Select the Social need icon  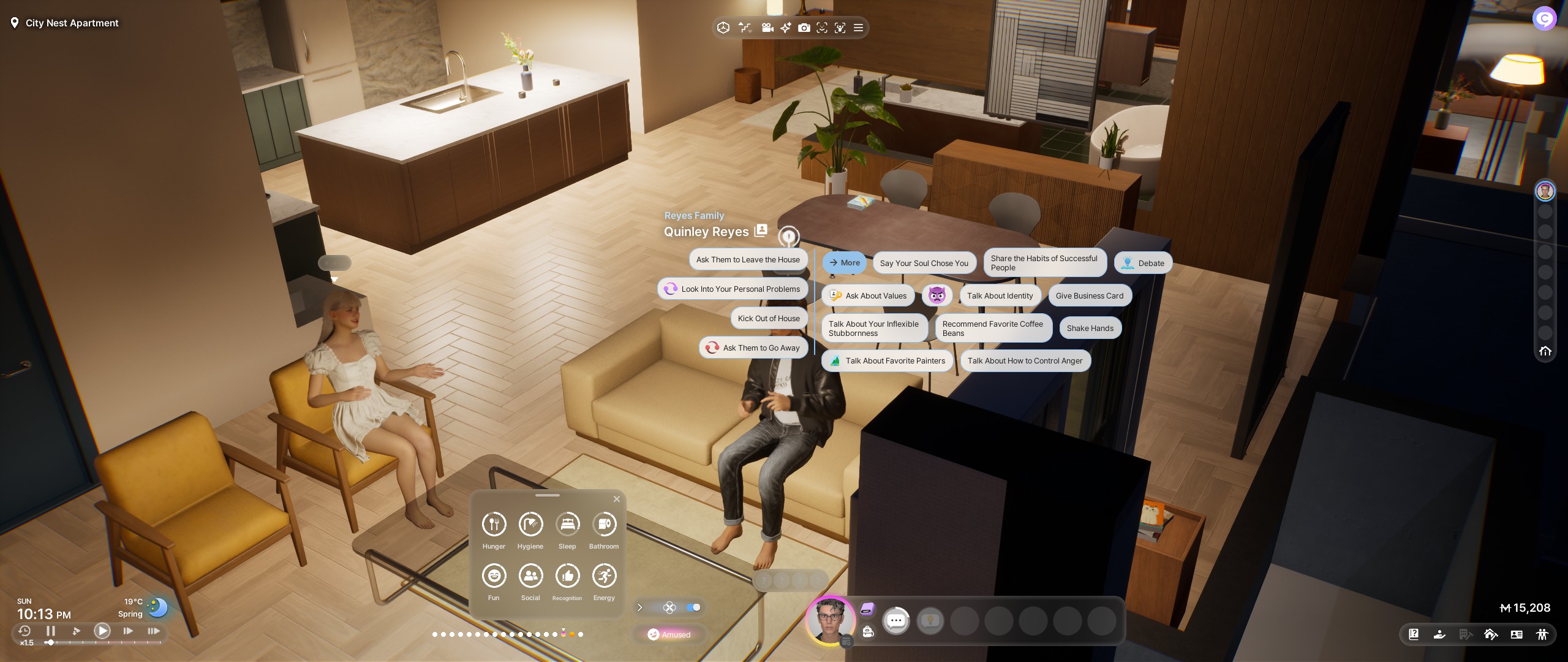point(530,576)
